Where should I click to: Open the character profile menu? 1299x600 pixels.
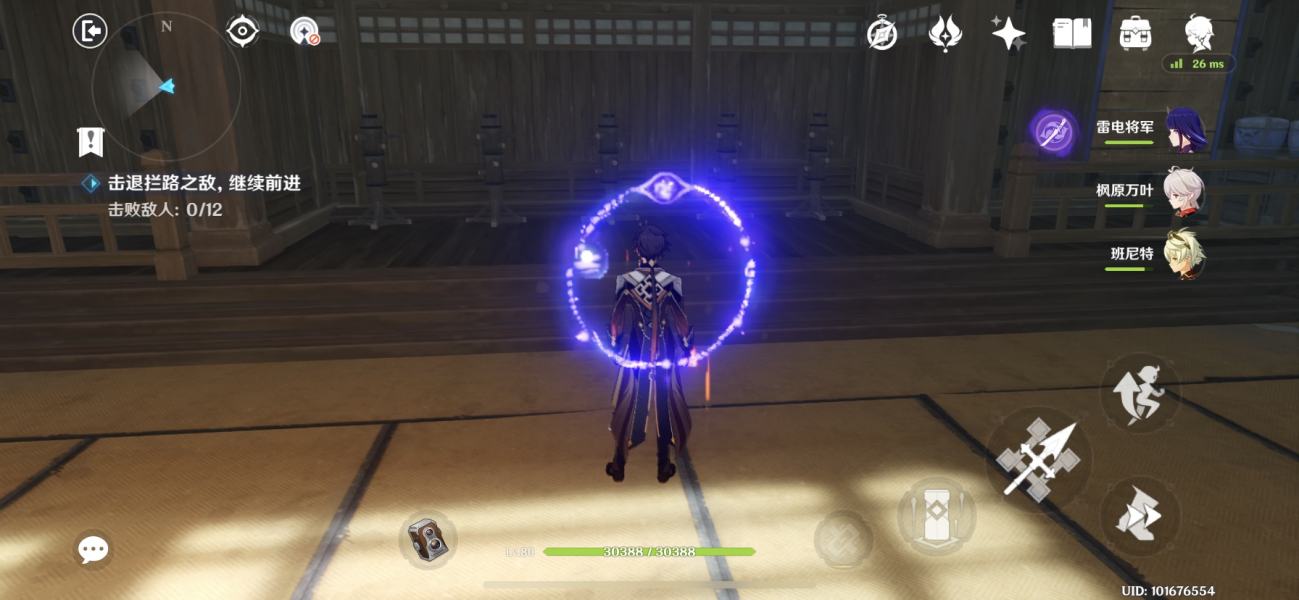(1199, 34)
